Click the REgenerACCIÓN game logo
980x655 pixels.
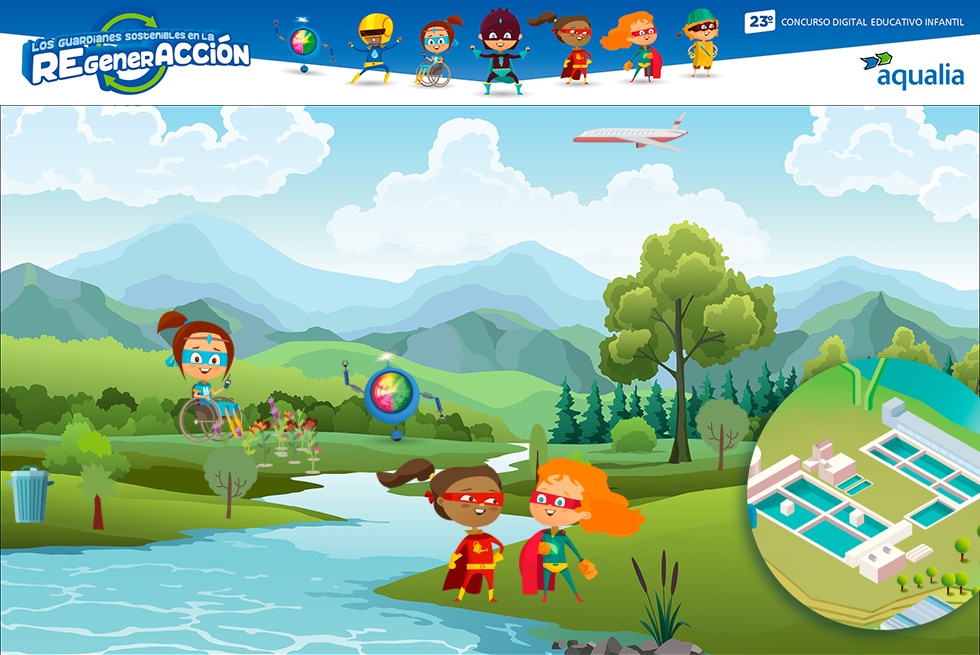[x=137, y=55]
